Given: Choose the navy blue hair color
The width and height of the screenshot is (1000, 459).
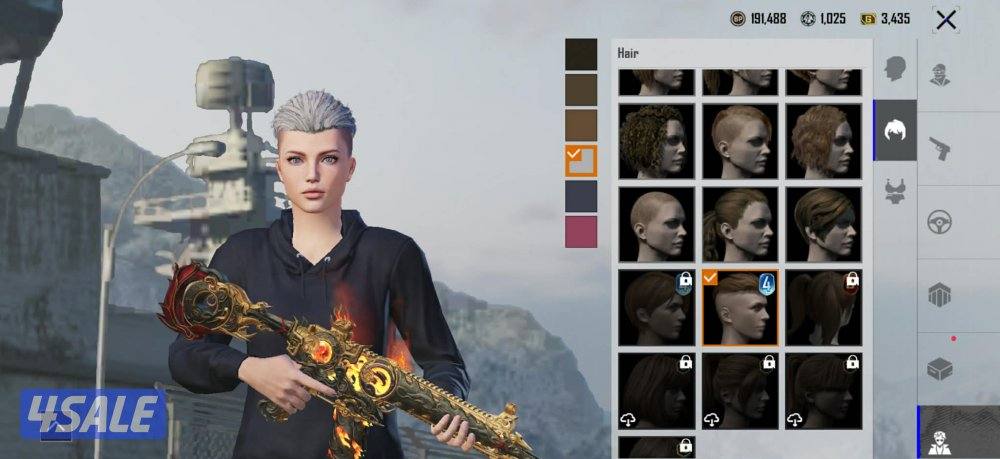Looking at the screenshot, I should pos(581,196).
